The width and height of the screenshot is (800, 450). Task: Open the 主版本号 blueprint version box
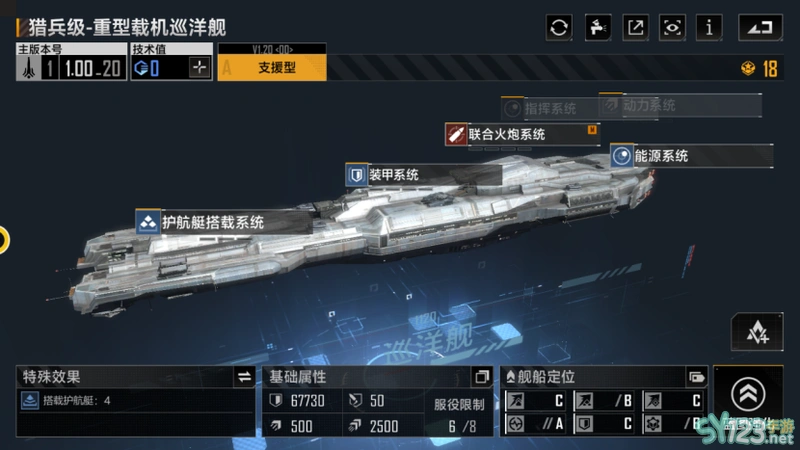coord(70,68)
